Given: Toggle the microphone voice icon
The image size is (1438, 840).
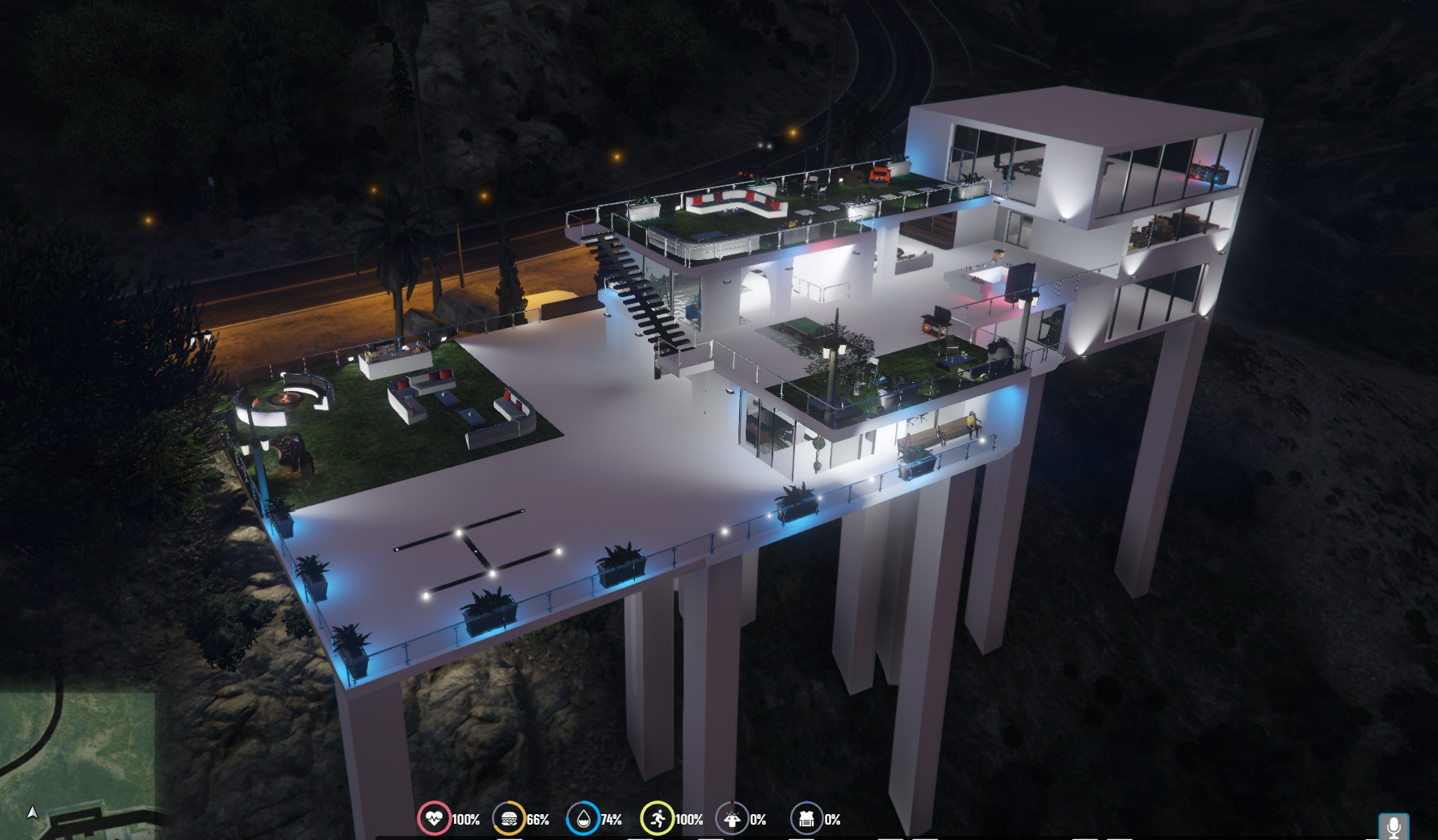Looking at the screenshot, I should pos(1393,826).
